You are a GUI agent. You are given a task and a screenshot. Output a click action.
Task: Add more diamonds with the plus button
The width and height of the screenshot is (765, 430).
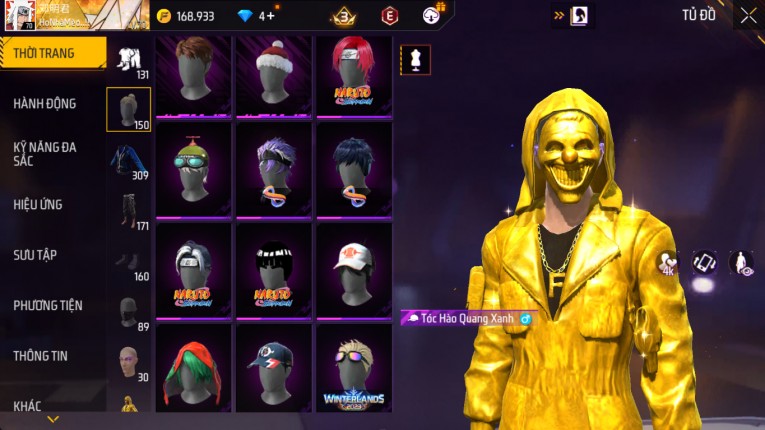point(271,16)
